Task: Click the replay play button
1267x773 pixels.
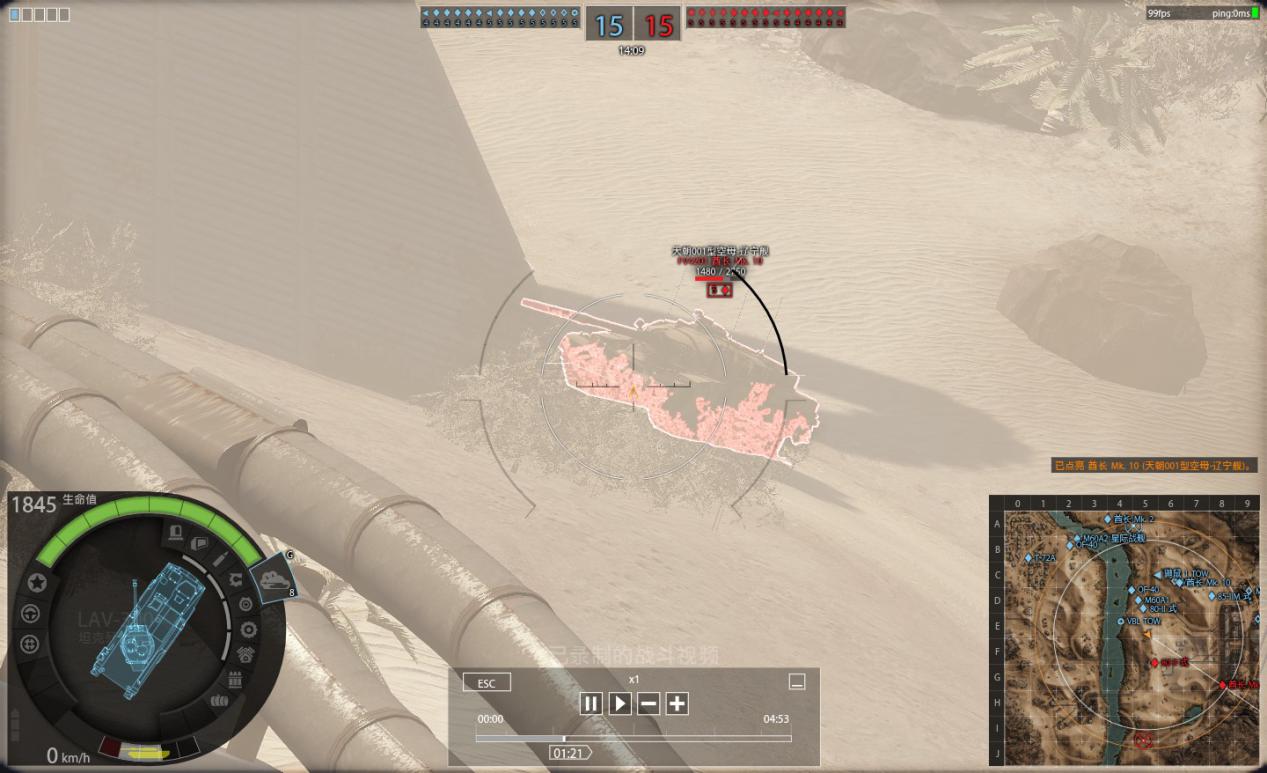Action: 620,704
